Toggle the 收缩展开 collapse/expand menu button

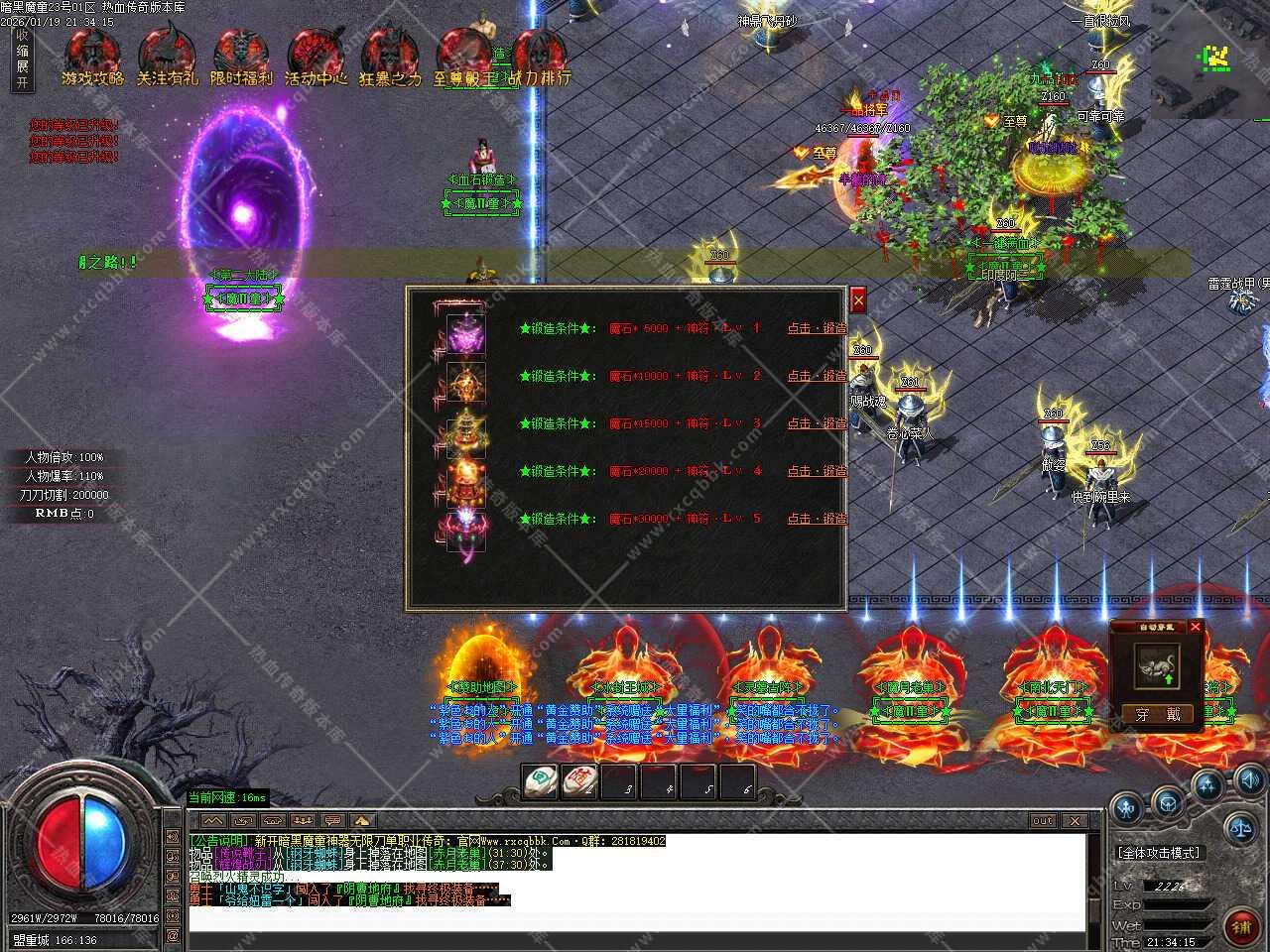pos(22,59)
